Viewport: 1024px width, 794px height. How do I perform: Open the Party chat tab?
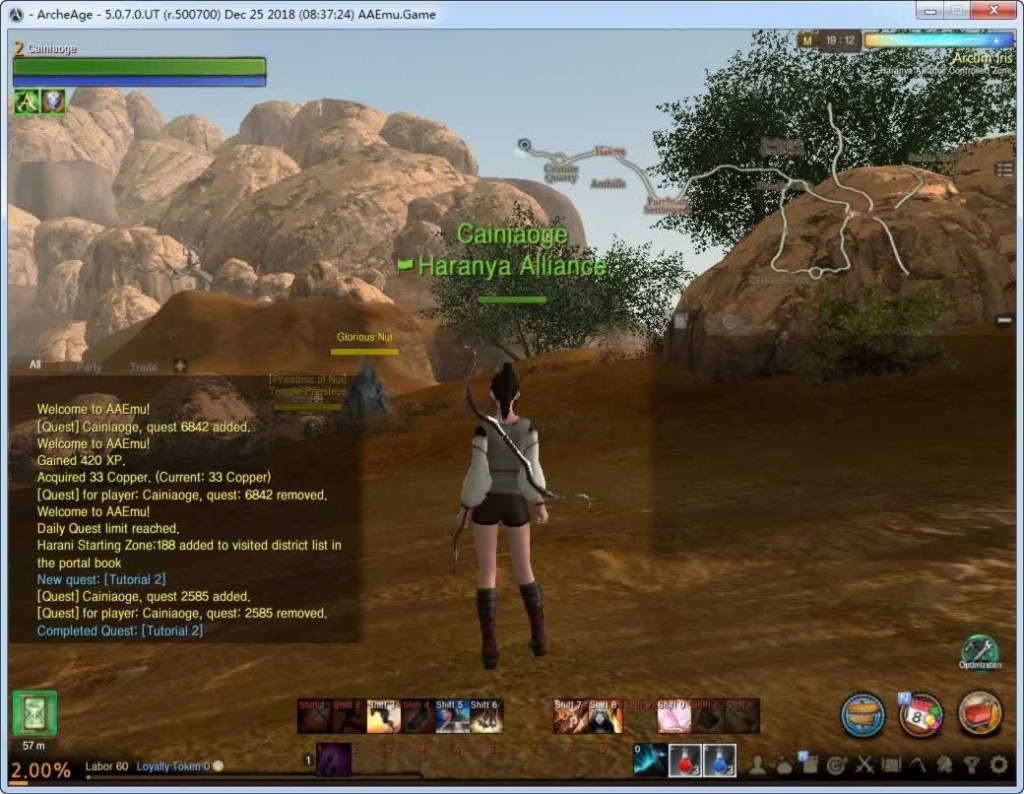89,367
